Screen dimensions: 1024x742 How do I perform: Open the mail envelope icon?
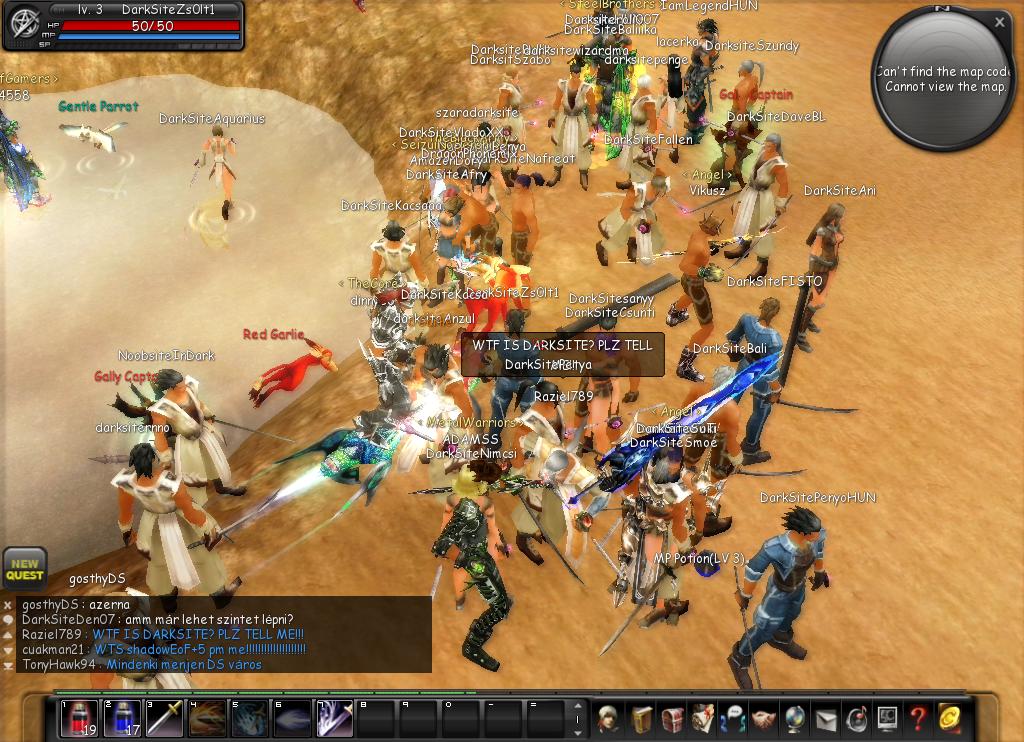[x=826, y=718]
